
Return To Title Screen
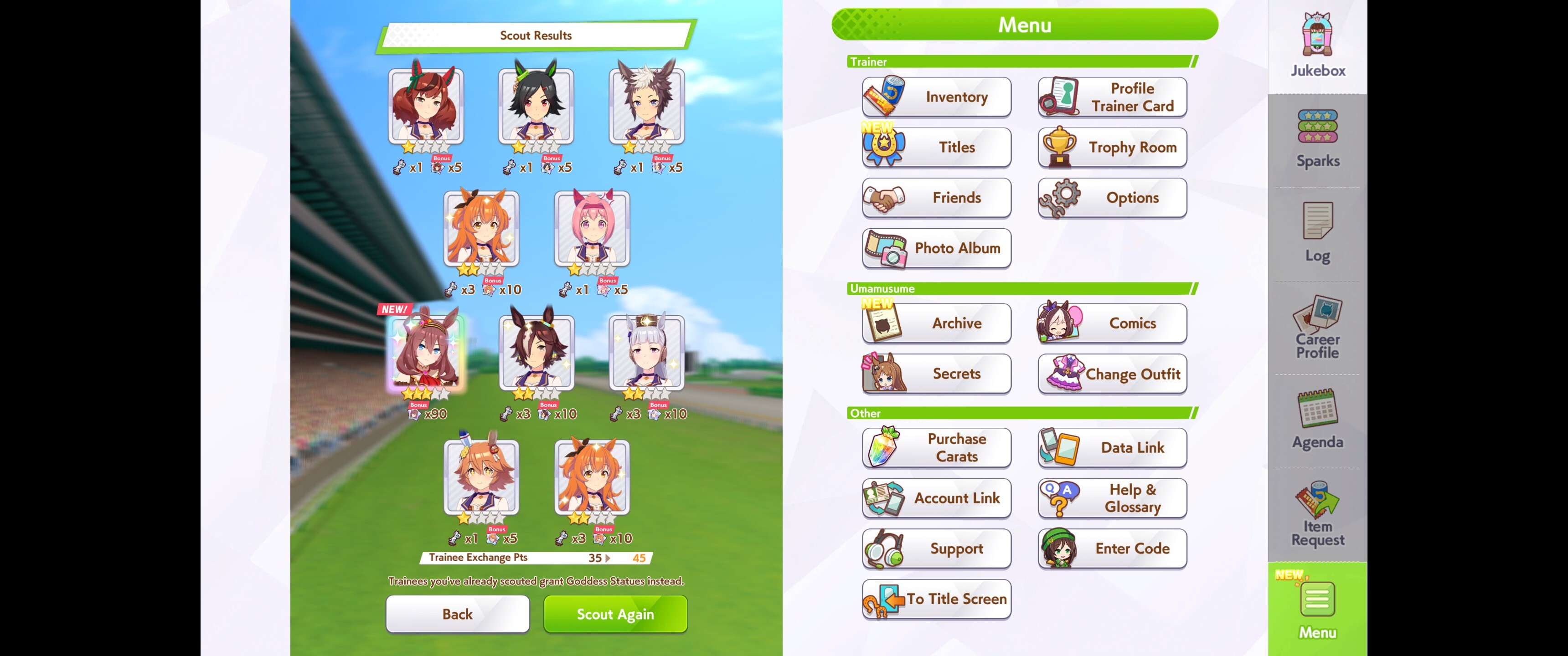[936, 599]
